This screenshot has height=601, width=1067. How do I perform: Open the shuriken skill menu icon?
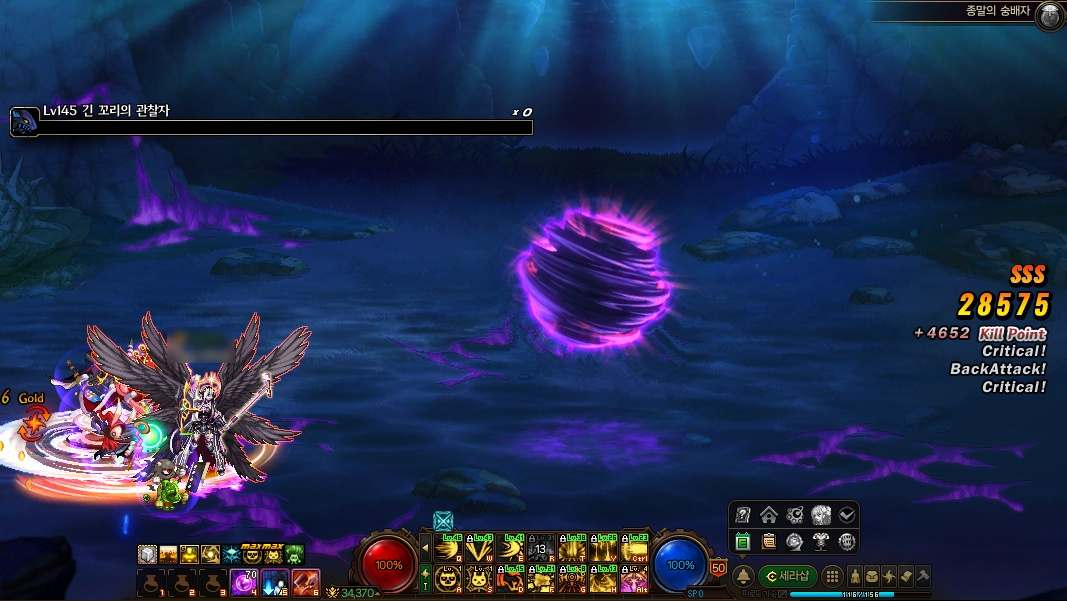coord(889,577)
